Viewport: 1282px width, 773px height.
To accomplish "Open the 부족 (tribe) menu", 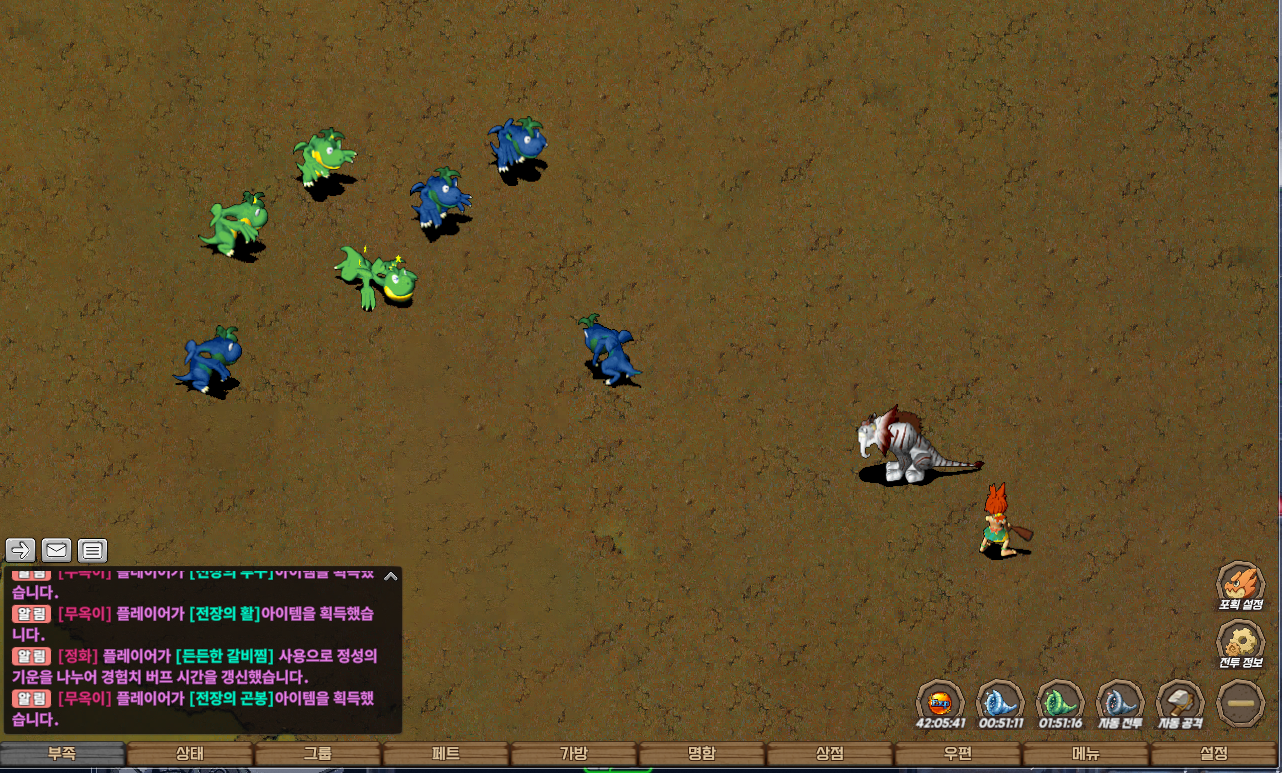I will [62, 754].
